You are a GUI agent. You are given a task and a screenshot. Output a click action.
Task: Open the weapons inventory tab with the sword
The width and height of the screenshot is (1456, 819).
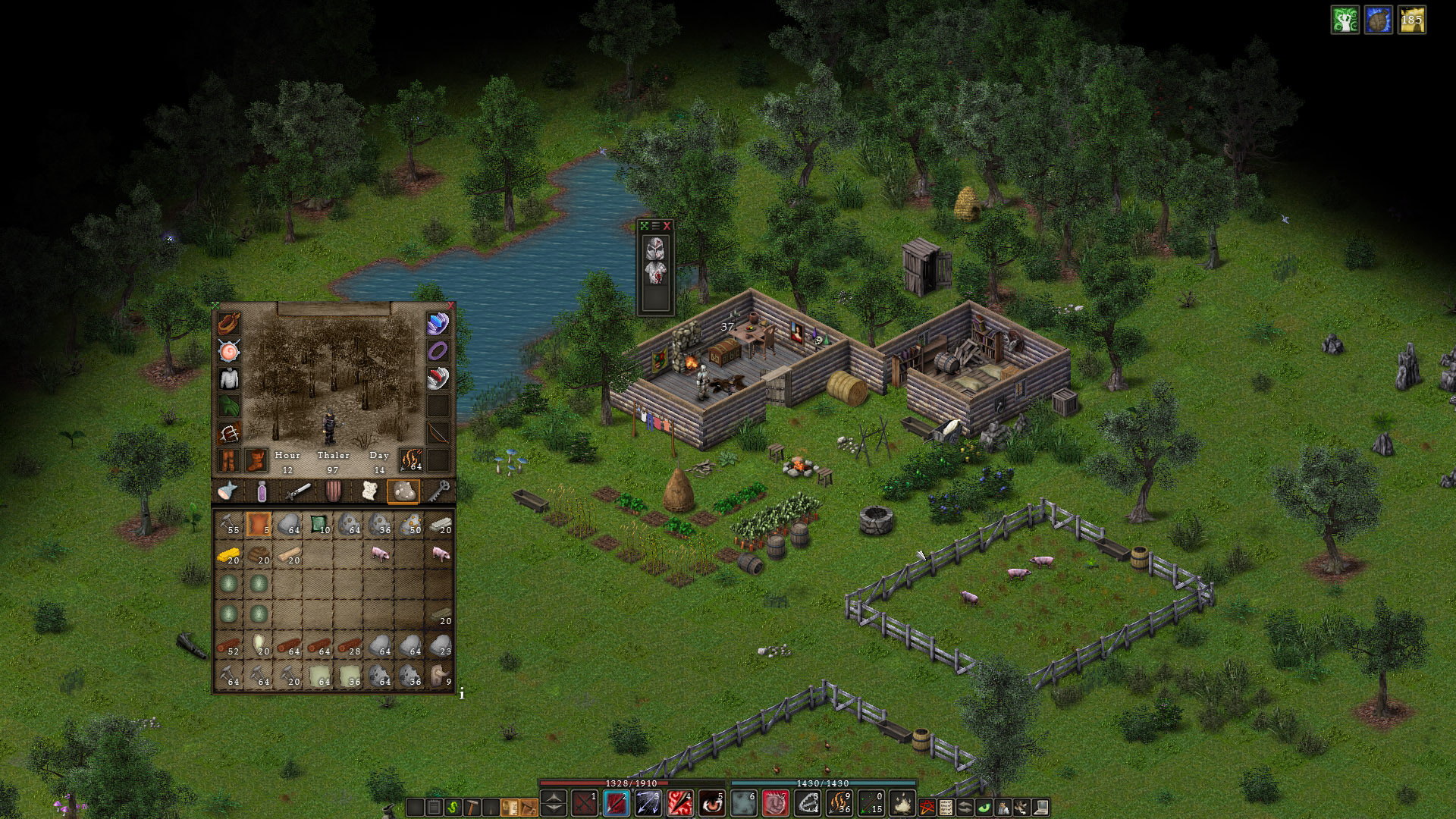(297, 491)
